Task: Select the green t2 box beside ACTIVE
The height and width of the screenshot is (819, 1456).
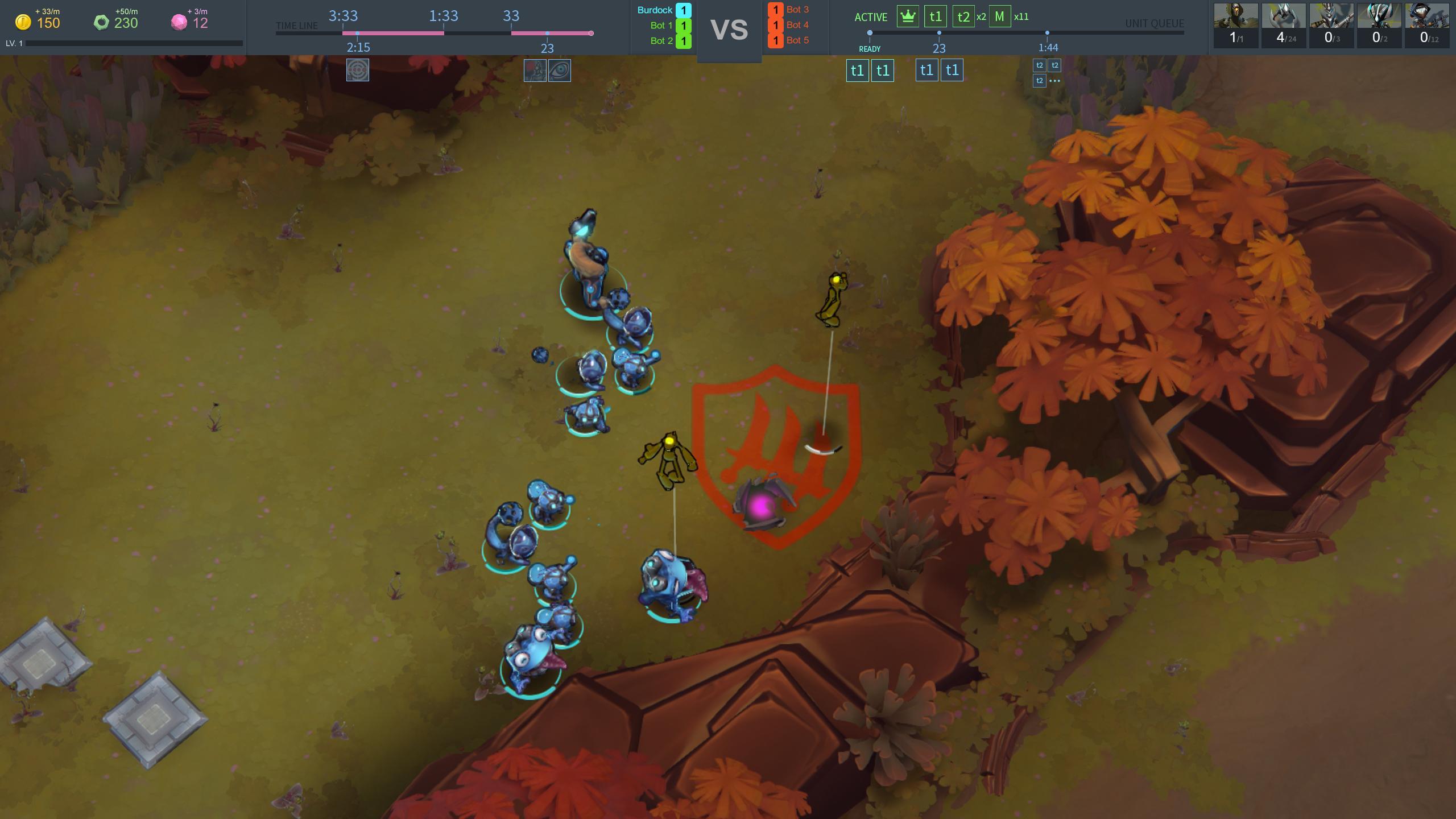Action: click(x=963, y=16)
